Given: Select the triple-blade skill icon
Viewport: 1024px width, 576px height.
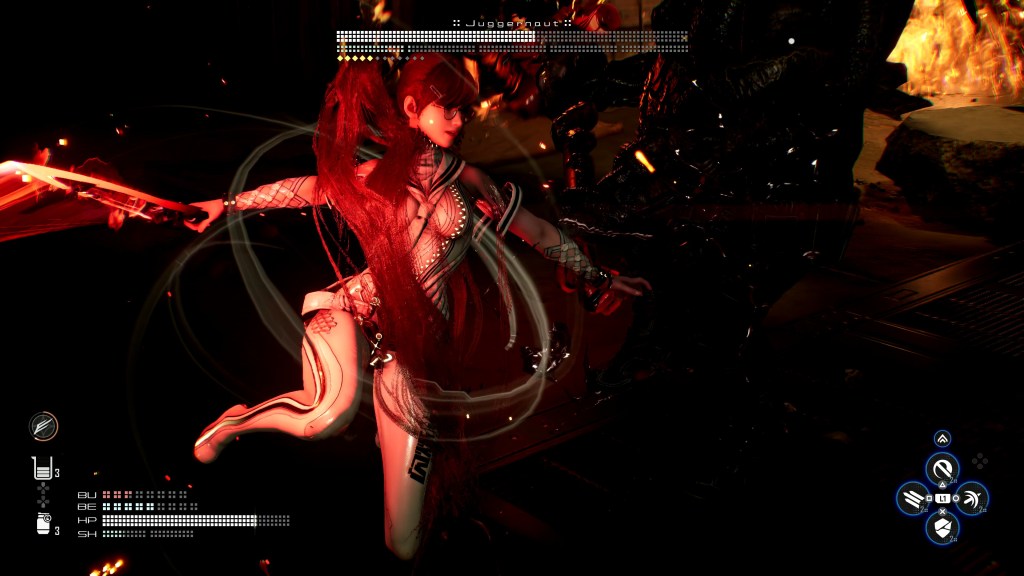Looking at the screenshot, I should point(914,497).
